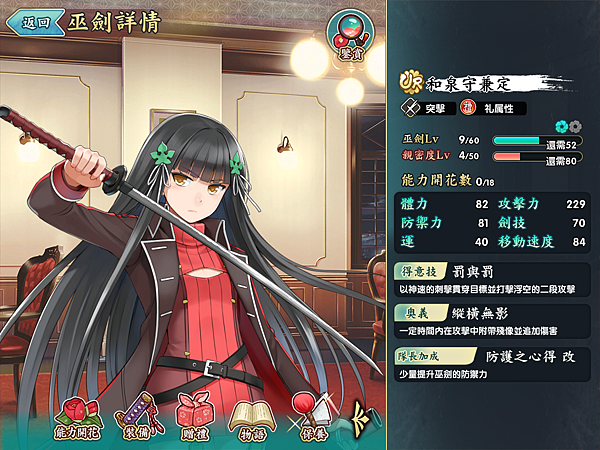
Task: Open the 保養 maintenance menu
Action: coord(311,414)
